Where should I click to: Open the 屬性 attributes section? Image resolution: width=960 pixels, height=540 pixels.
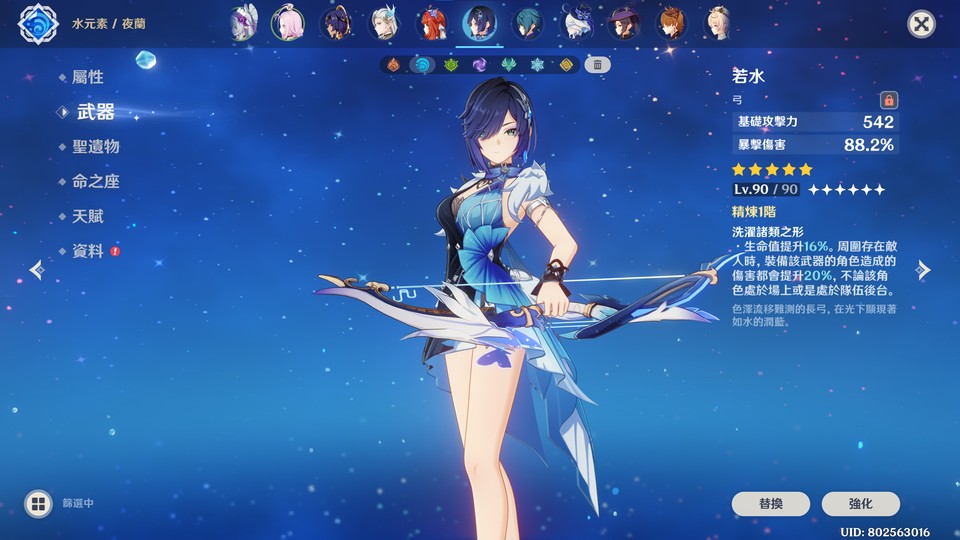(x=87, y=77)
